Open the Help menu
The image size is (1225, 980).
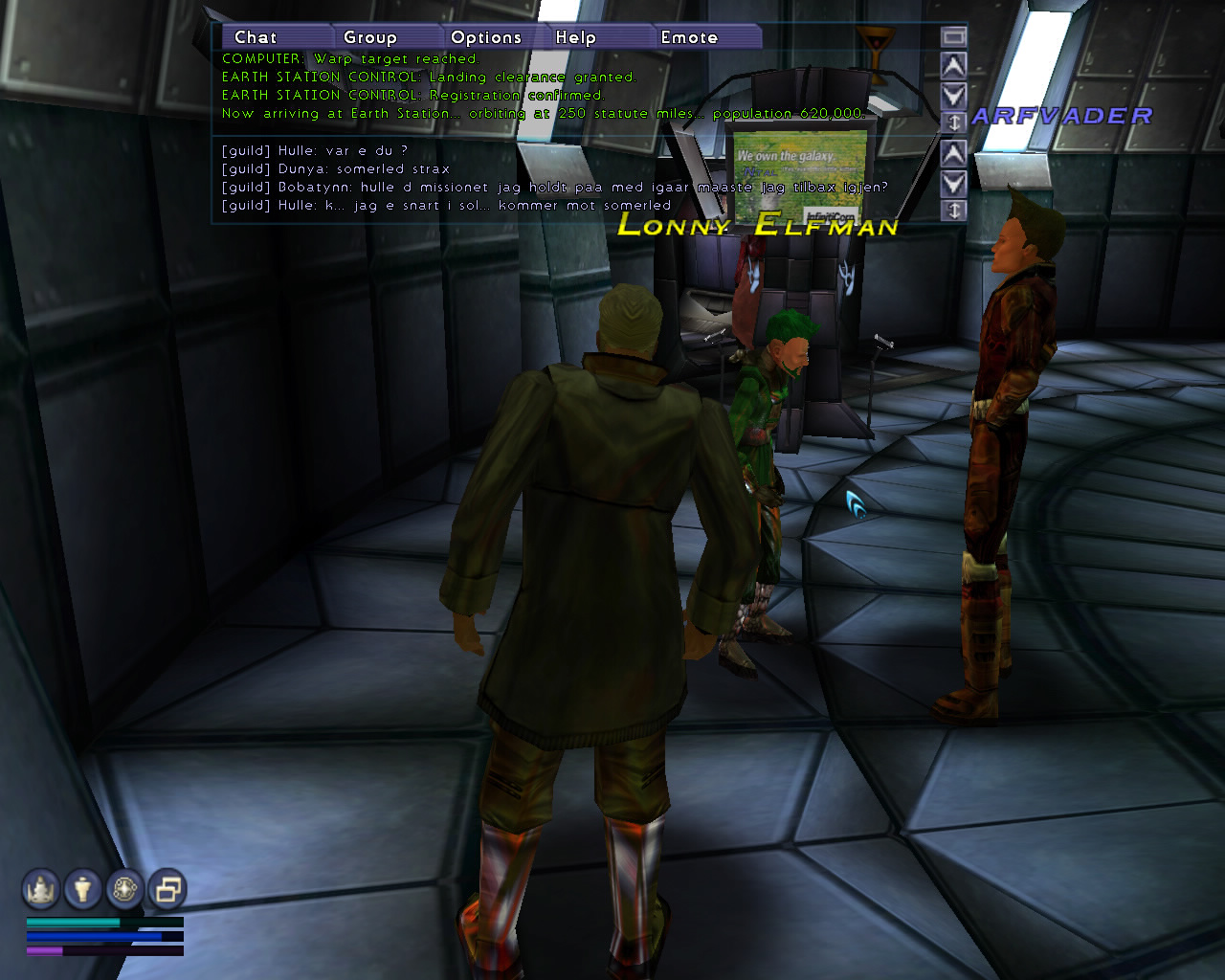click(576, 37)
